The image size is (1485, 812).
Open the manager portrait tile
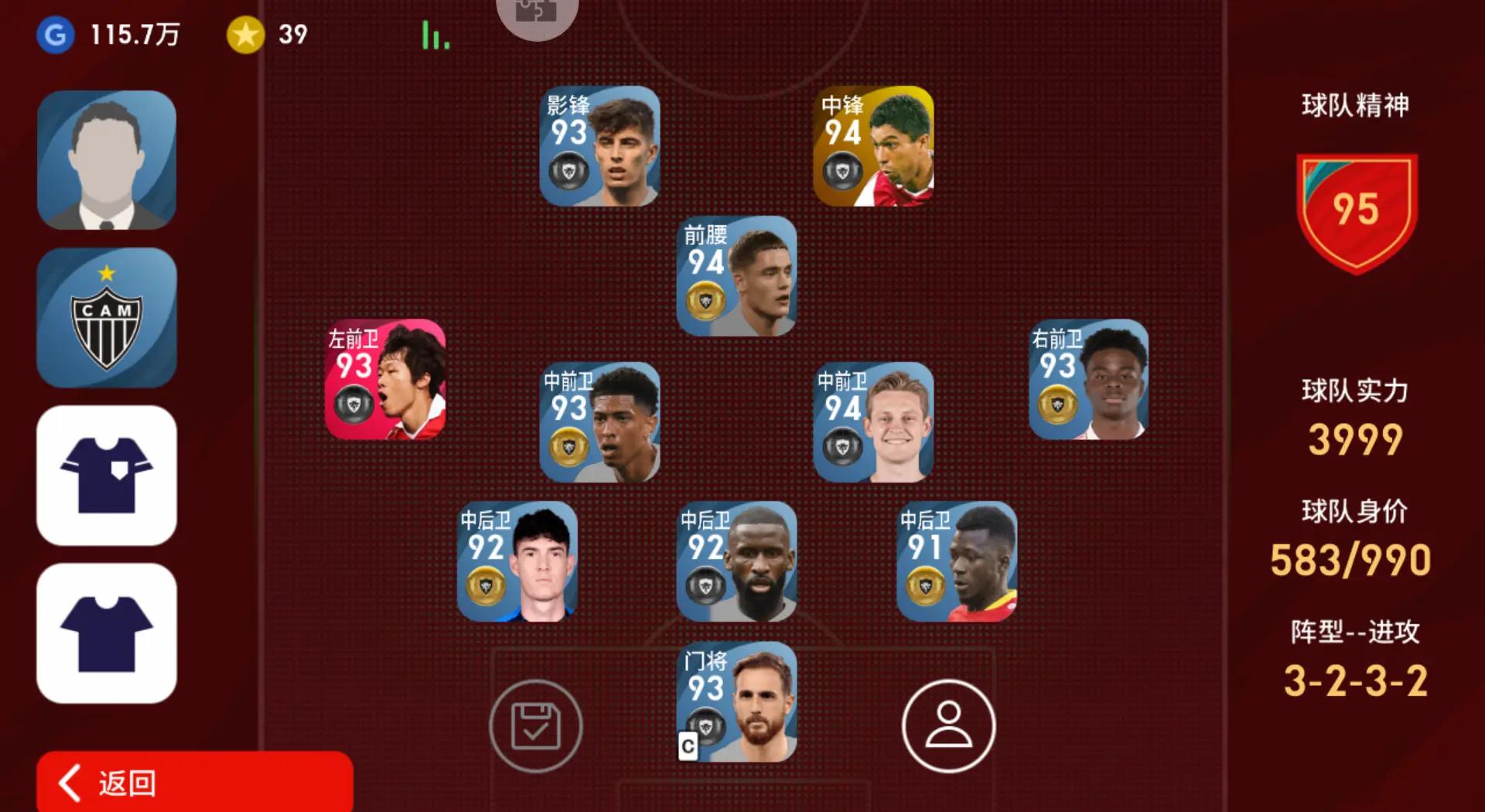pos(107,160)
